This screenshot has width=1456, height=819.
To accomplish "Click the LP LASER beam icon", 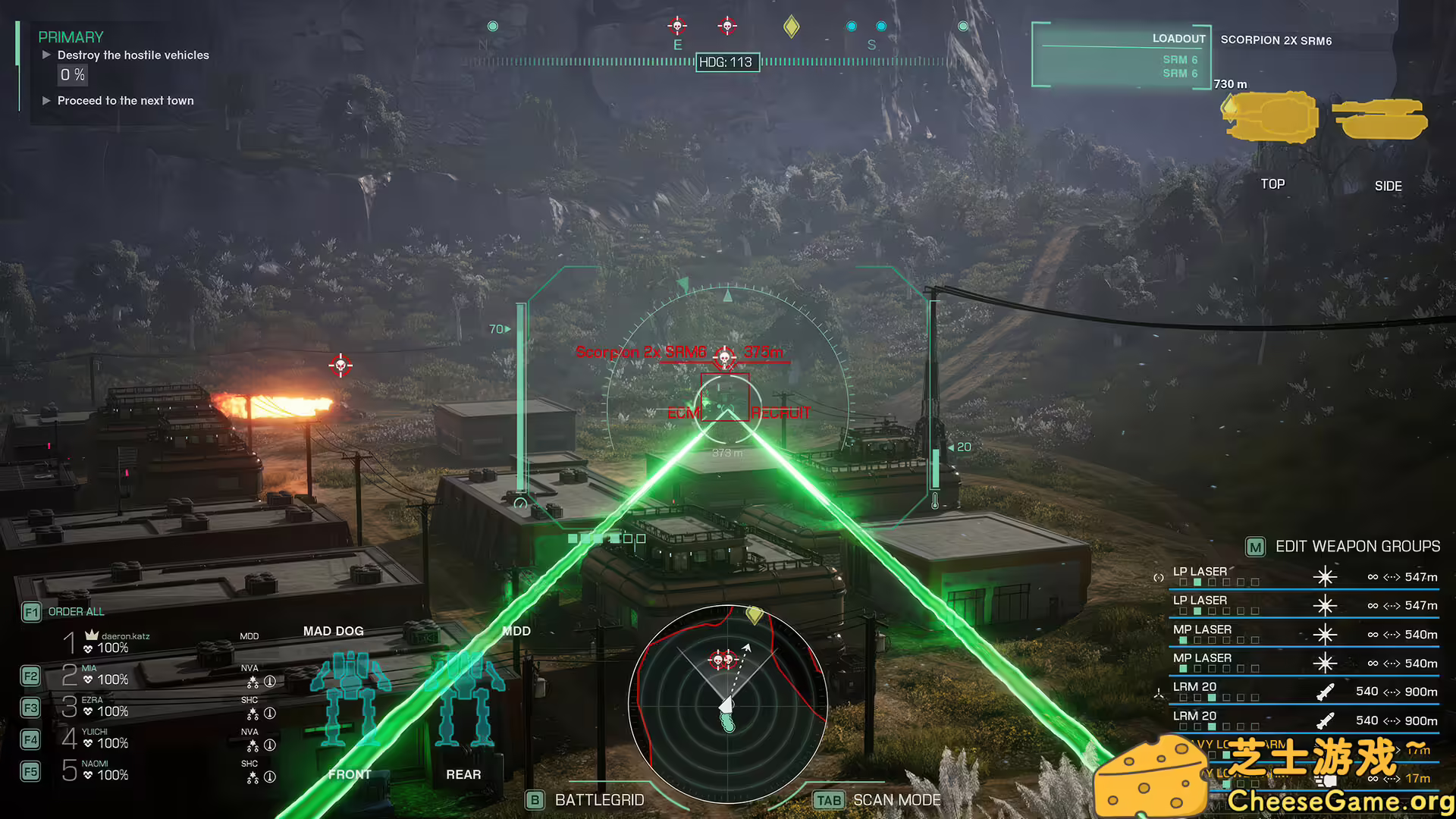I will [x=1325, y=576].
